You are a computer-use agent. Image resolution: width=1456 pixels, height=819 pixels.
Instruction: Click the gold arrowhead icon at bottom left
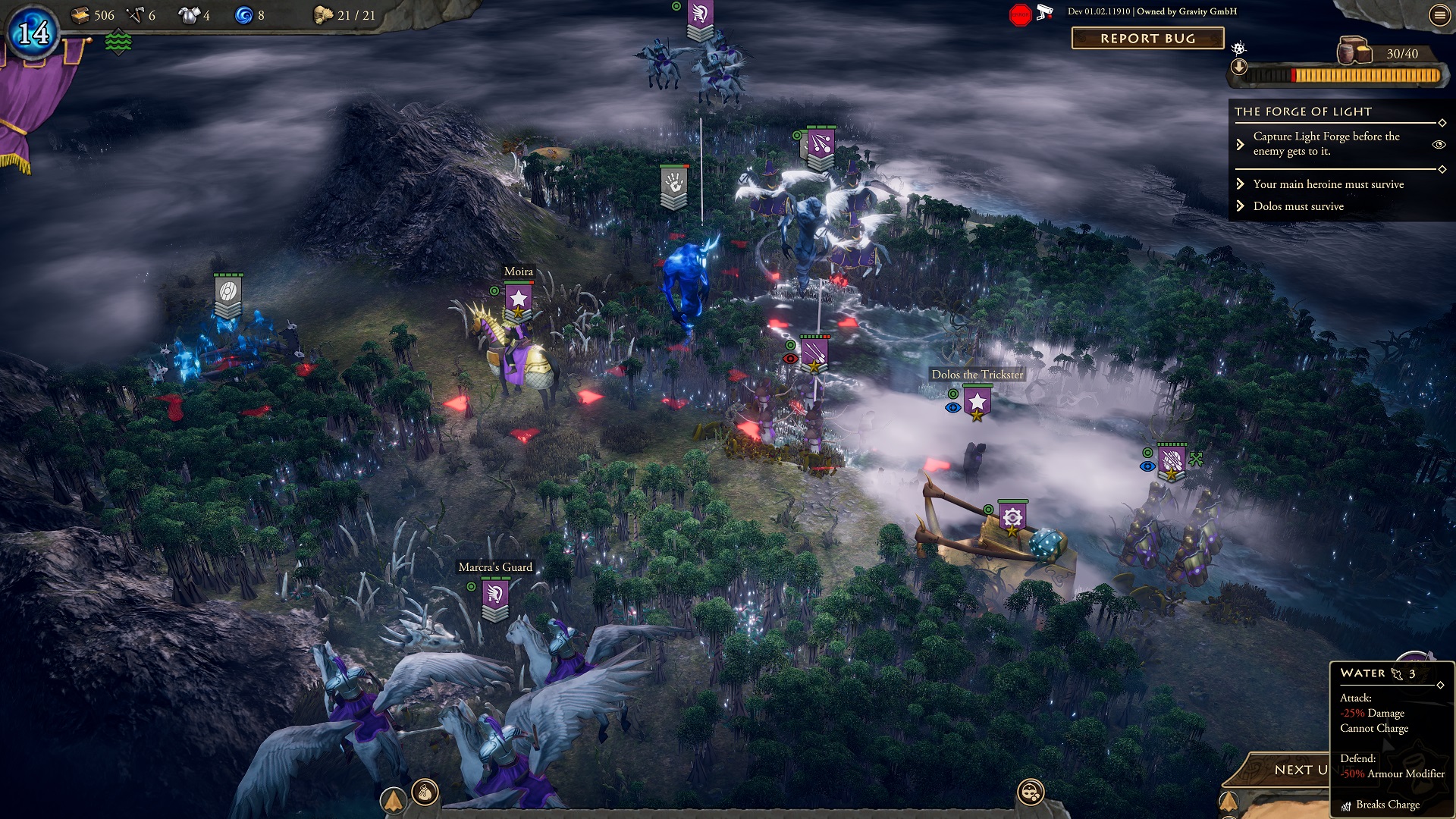(393, 800)
